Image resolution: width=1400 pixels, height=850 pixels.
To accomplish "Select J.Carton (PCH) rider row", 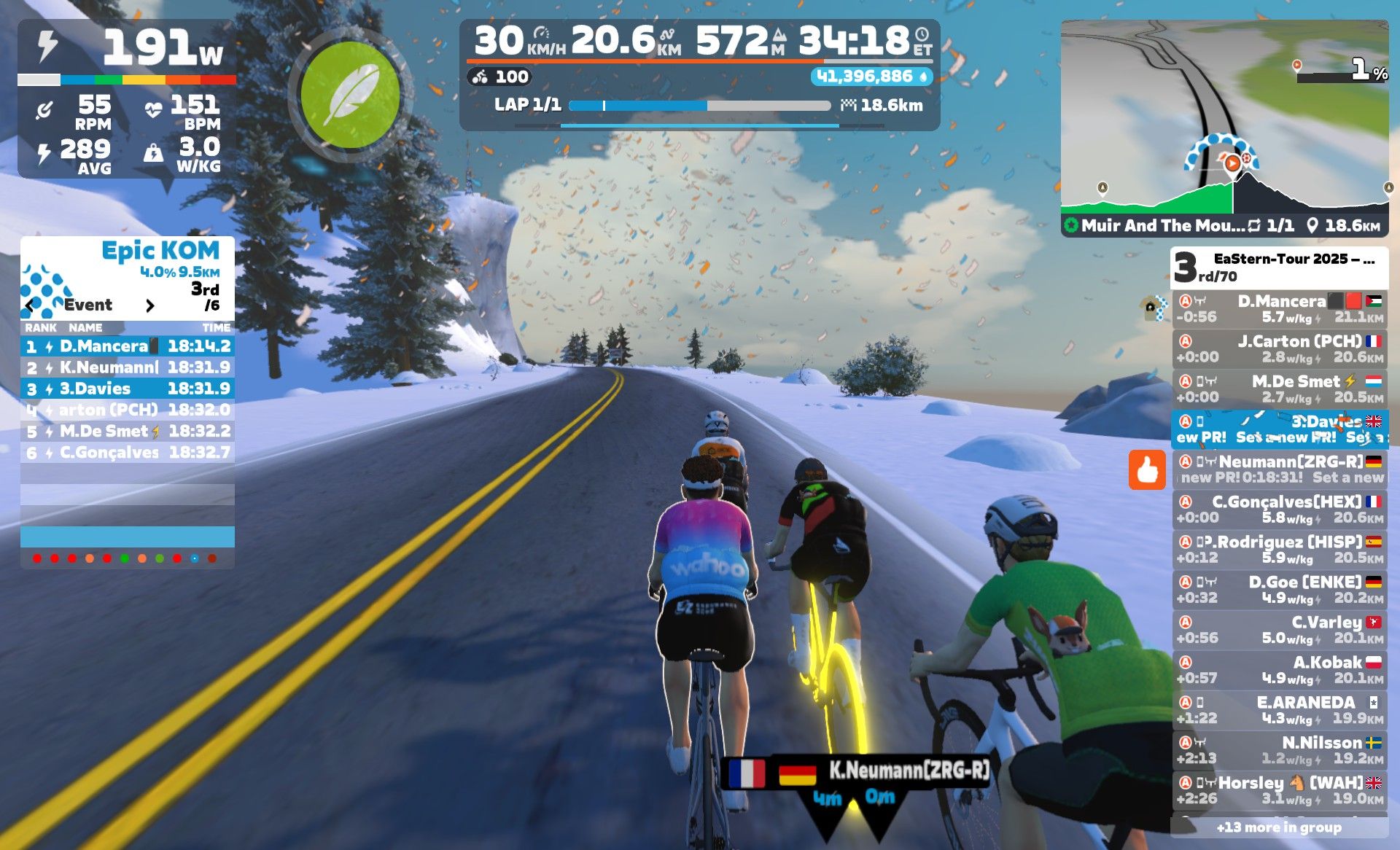I will click(x=1280, y=348).
